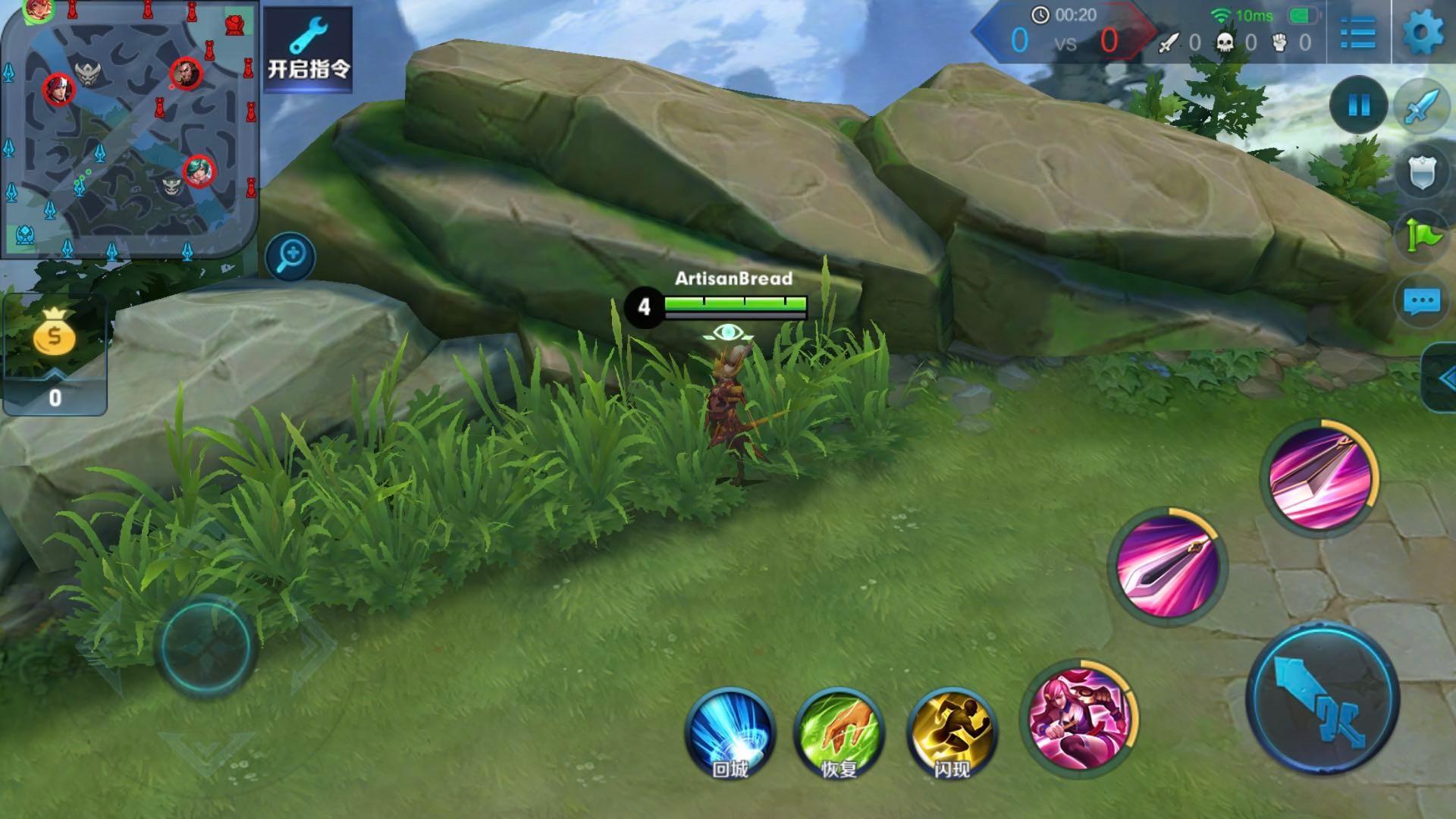Tap the movement joystick center
This screenshot has height=819, width=1456.
point(205,647)
